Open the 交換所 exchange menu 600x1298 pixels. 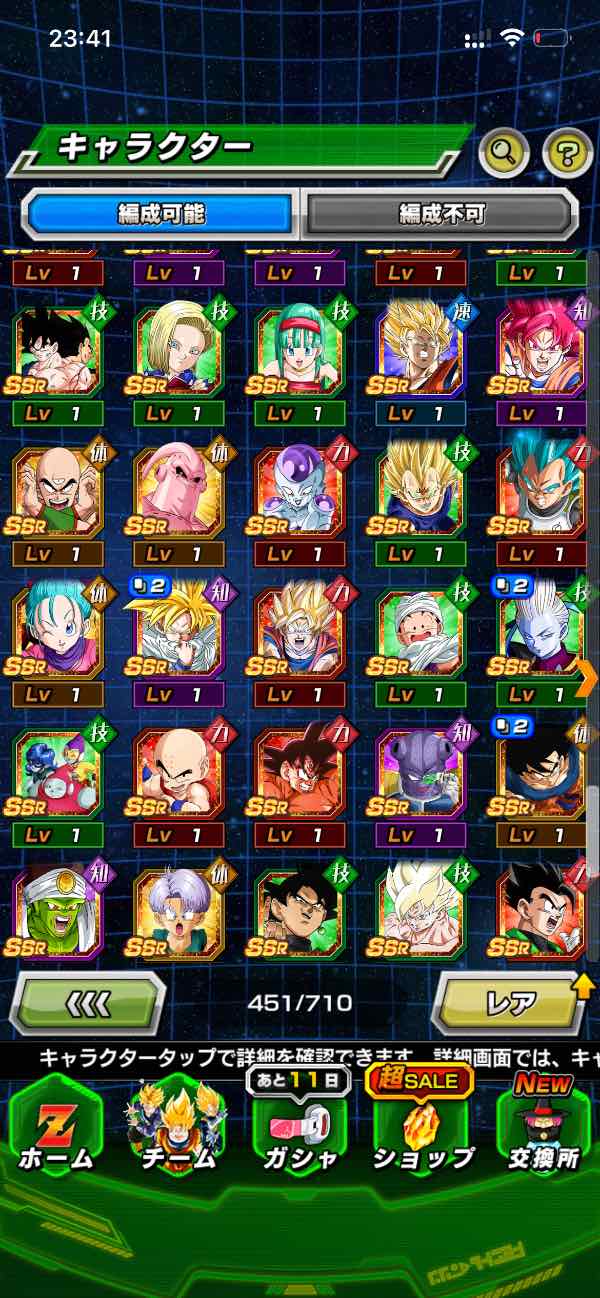543,1125
